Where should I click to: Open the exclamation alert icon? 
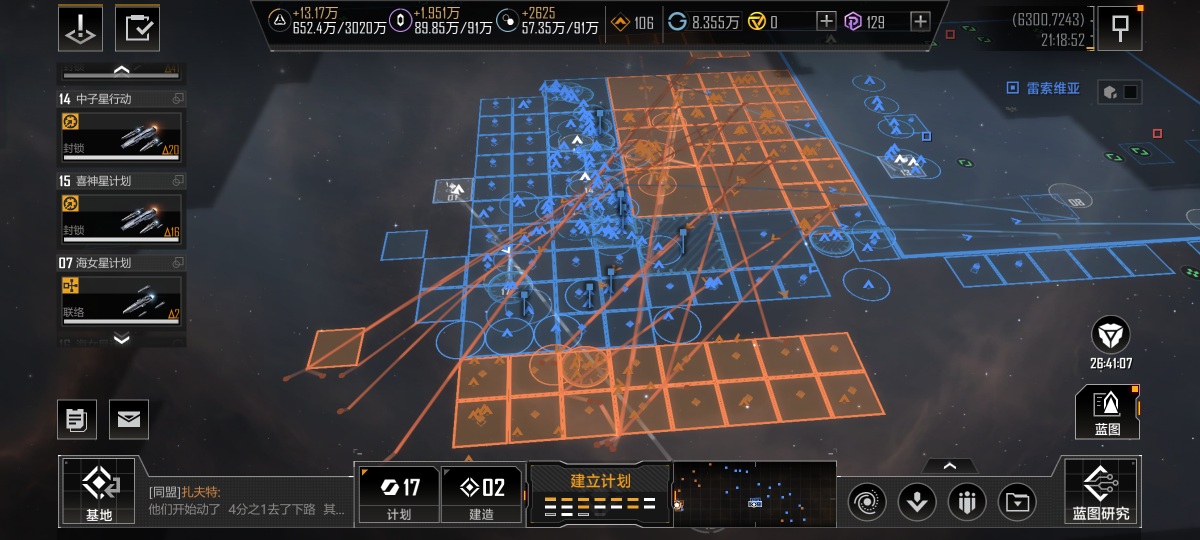(81, 27)
